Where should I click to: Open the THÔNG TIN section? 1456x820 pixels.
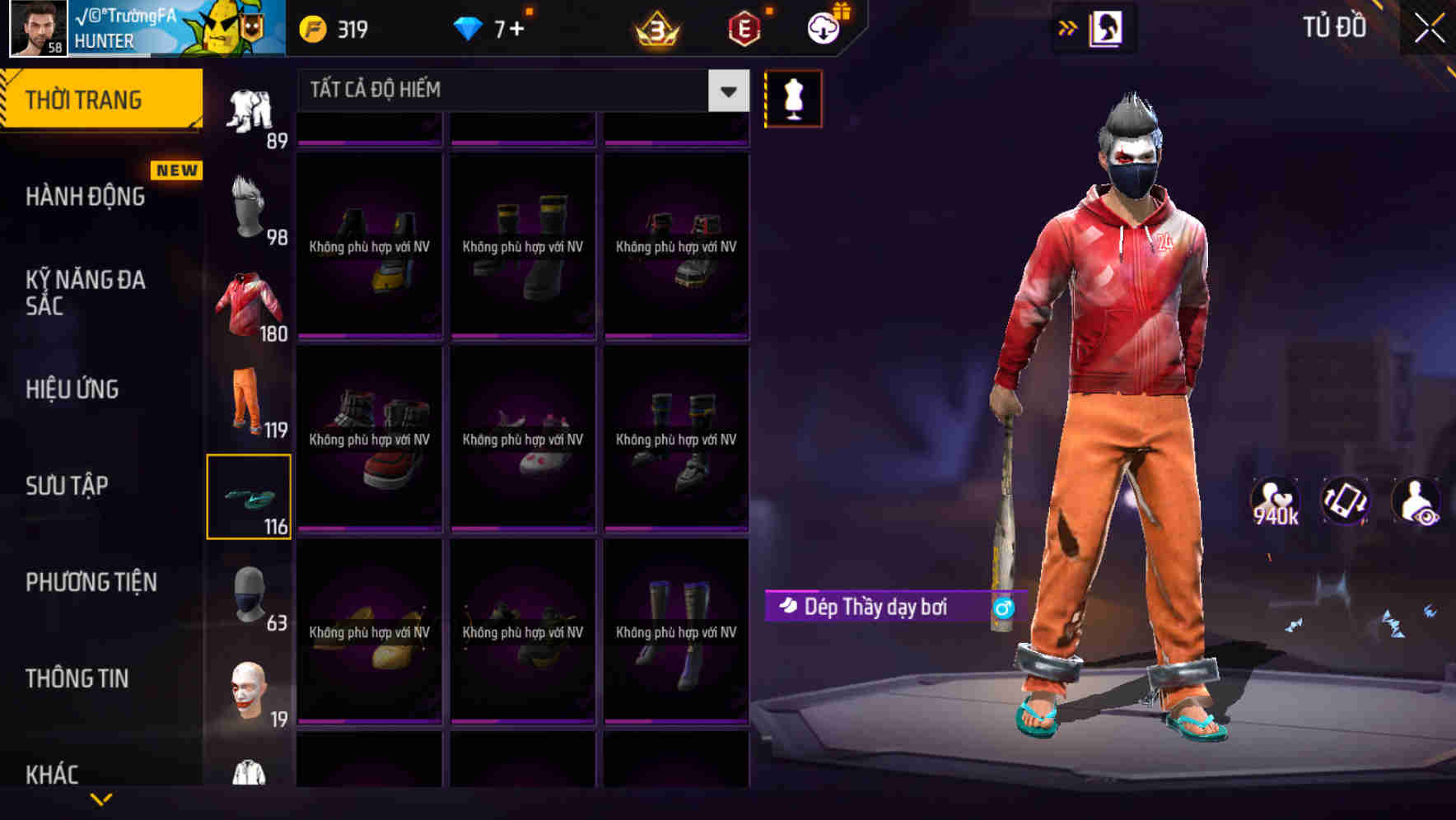point(78,678)
